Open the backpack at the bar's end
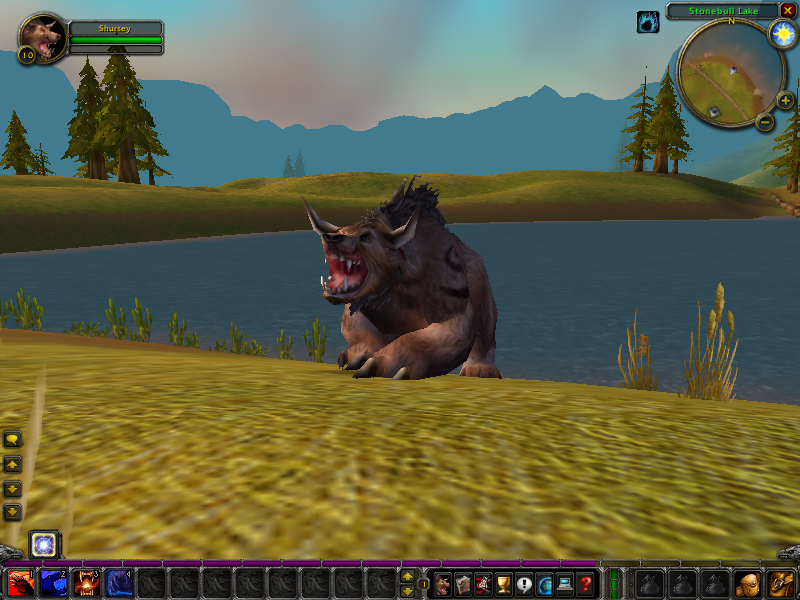Image resolution: width=800 pixels, height=600 pixels. [781, 583]
